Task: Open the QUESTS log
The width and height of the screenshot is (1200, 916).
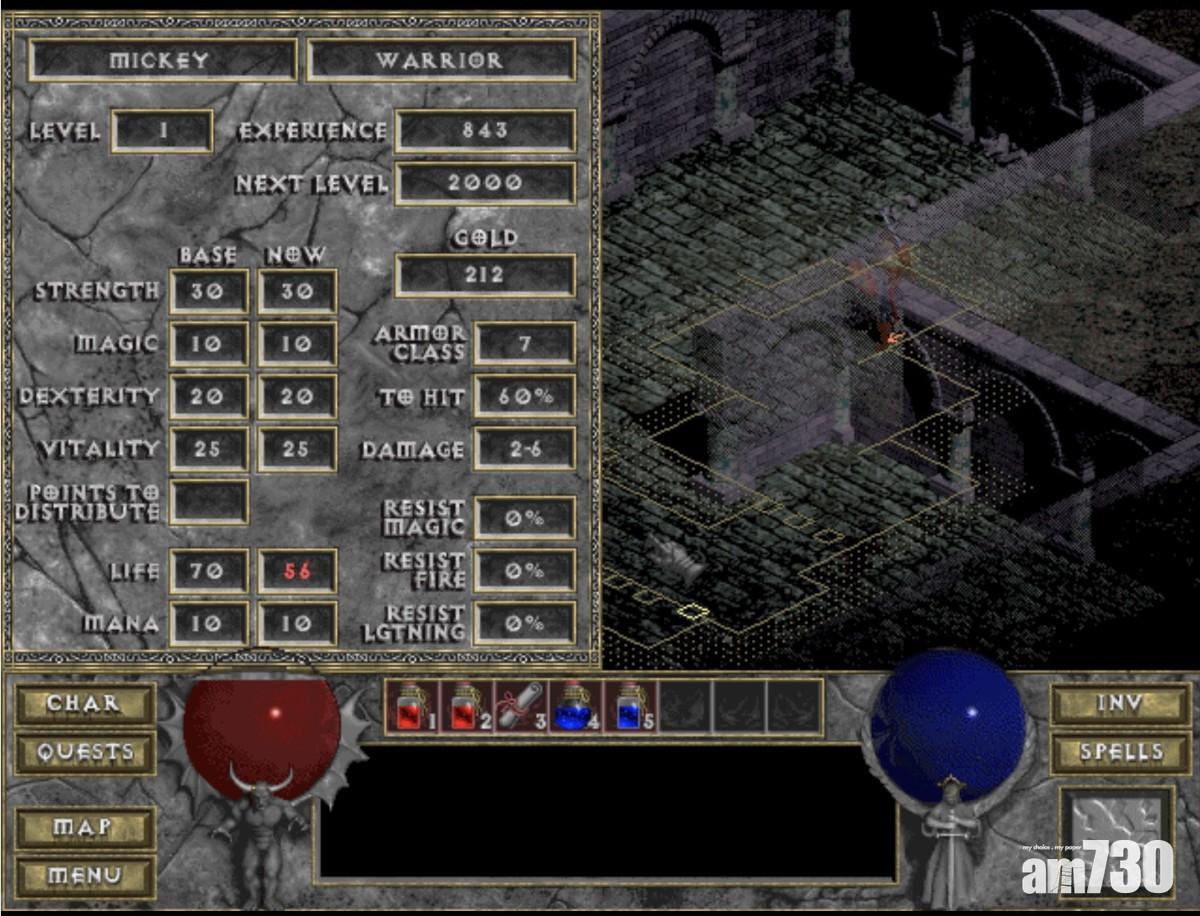Action: click(85, 752)
